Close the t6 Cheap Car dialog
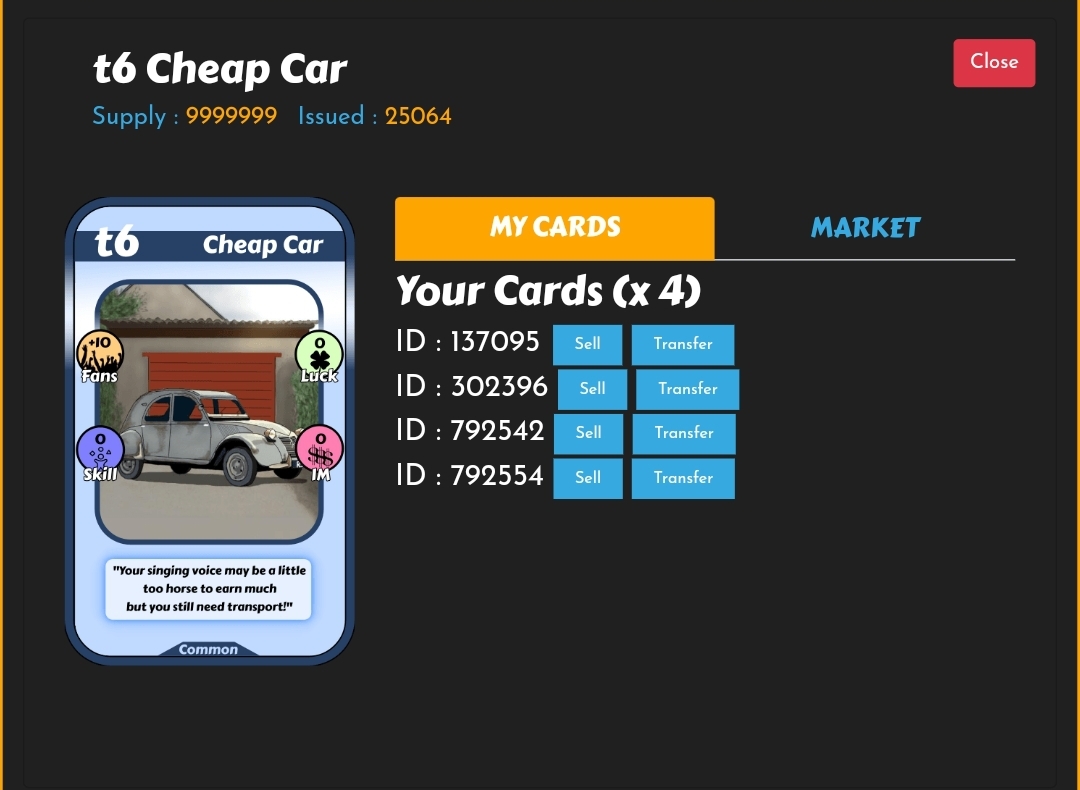The width and height of the screenshot is (1080, 790). 993,62
